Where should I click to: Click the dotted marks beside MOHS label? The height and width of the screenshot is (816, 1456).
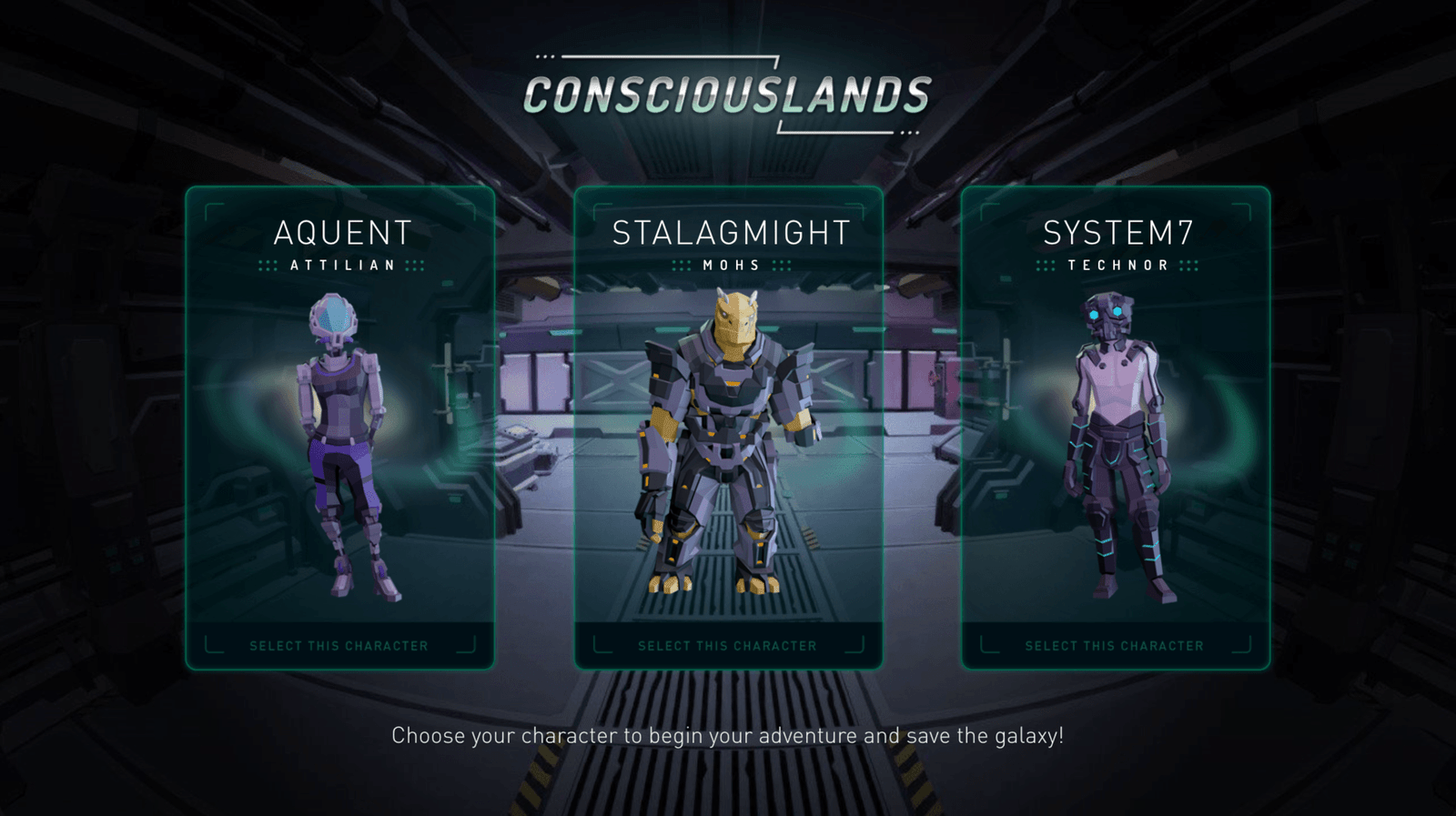tap(682, 266)
